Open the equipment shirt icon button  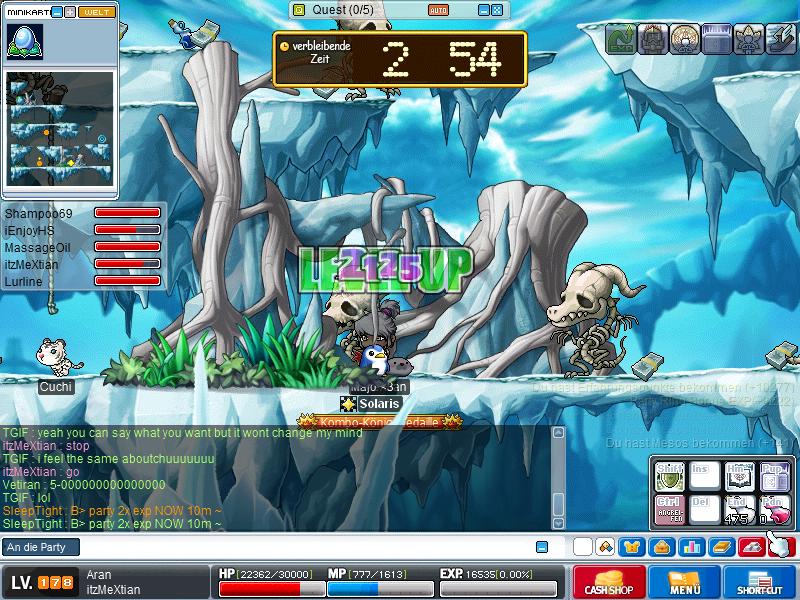632,547
